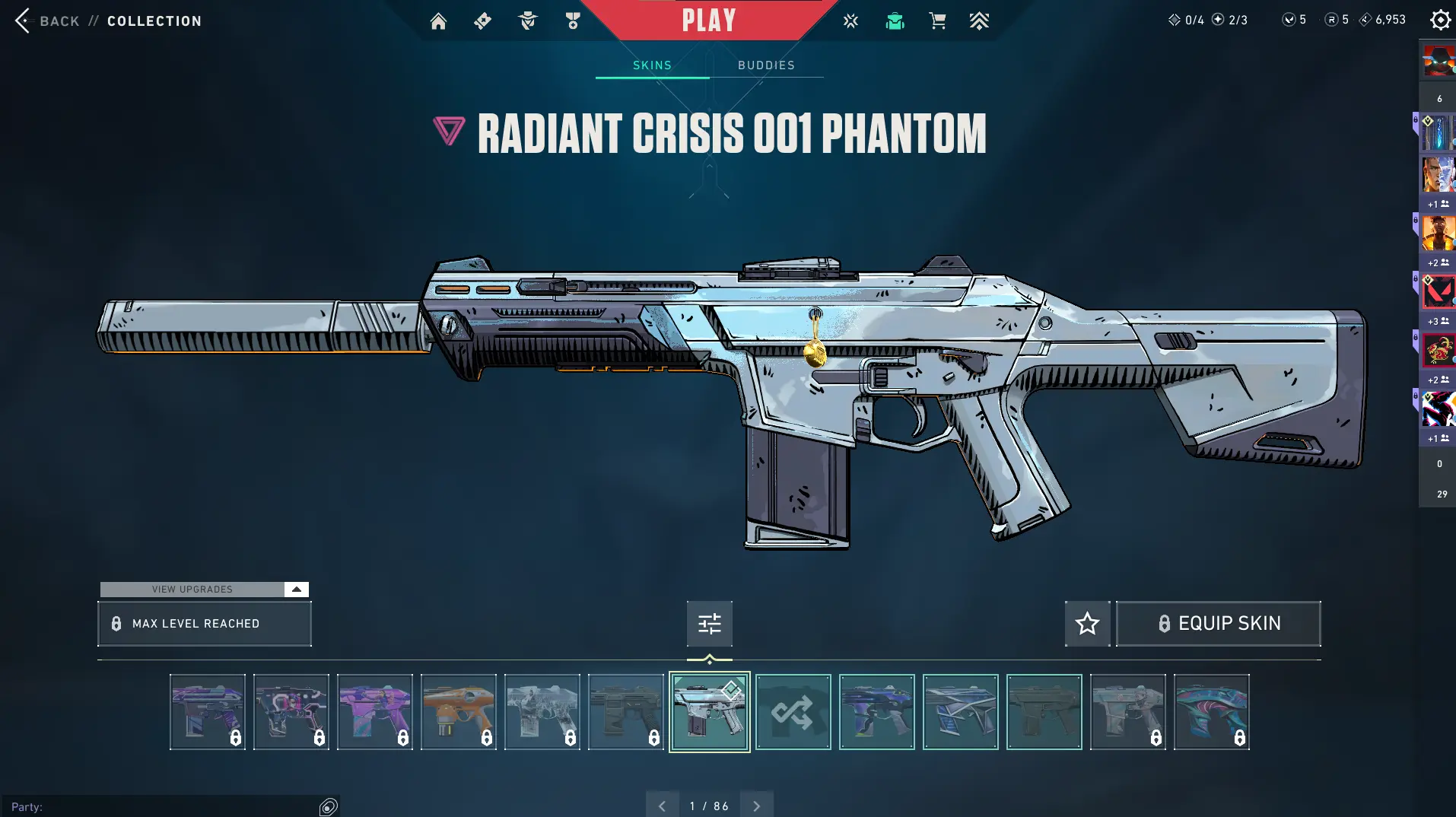
Task: Select the Skins tab
Action: 652,65
